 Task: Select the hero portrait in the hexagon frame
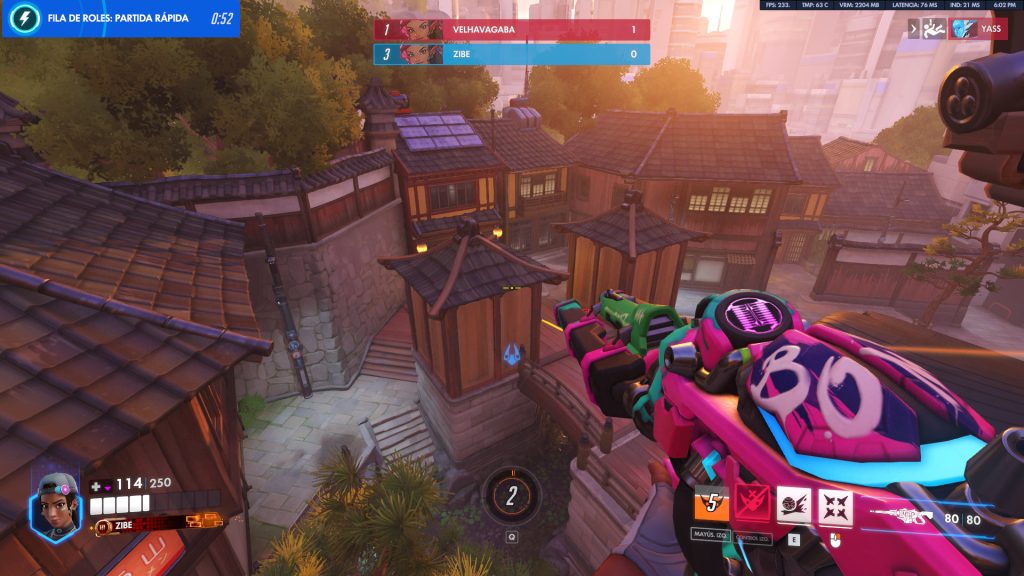pyautogui.click(x=55, y=503)
